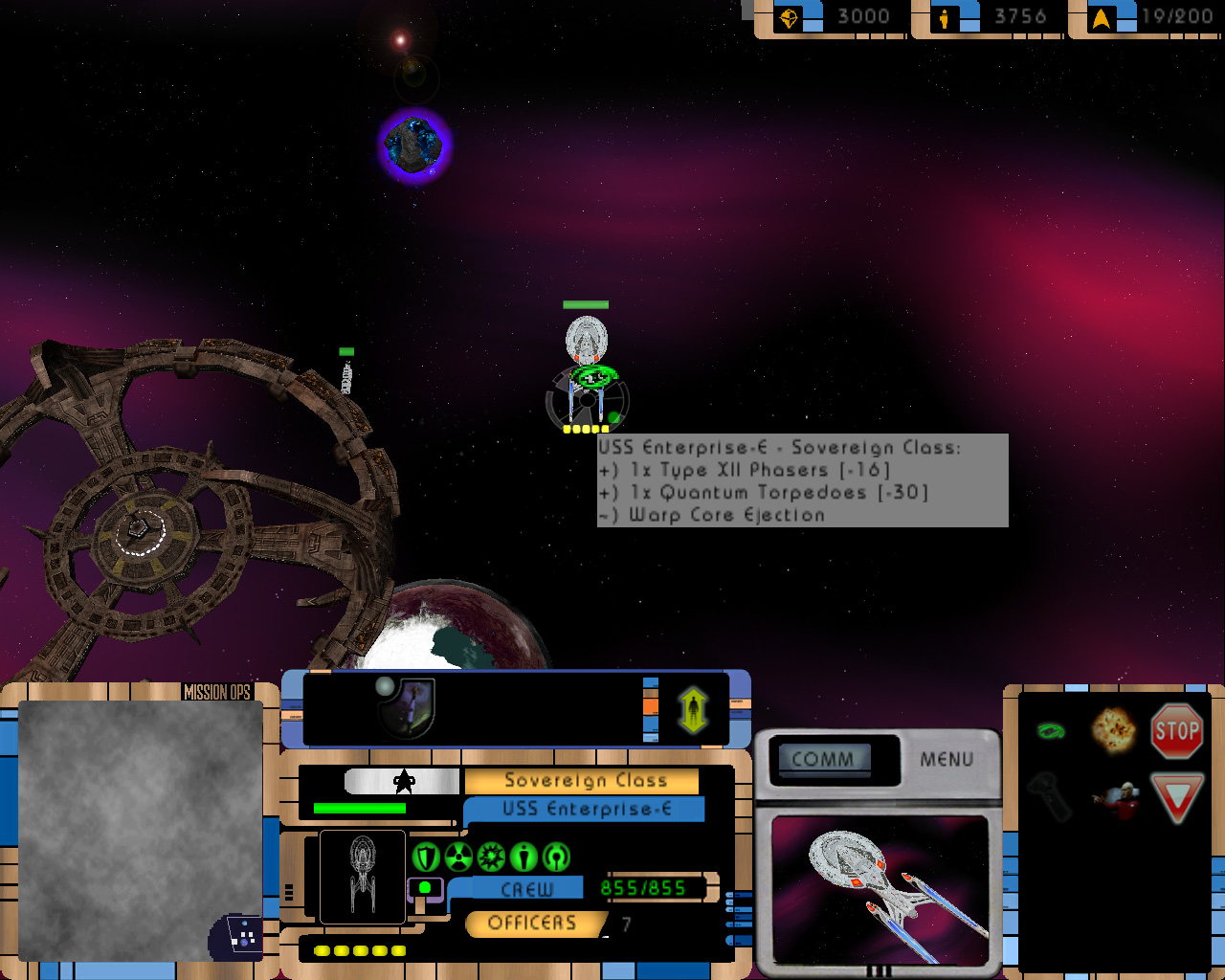The height and width of the screenshot is (980, 1225).
Task: Activate the explosion attack order icon
Action: 1114,730
